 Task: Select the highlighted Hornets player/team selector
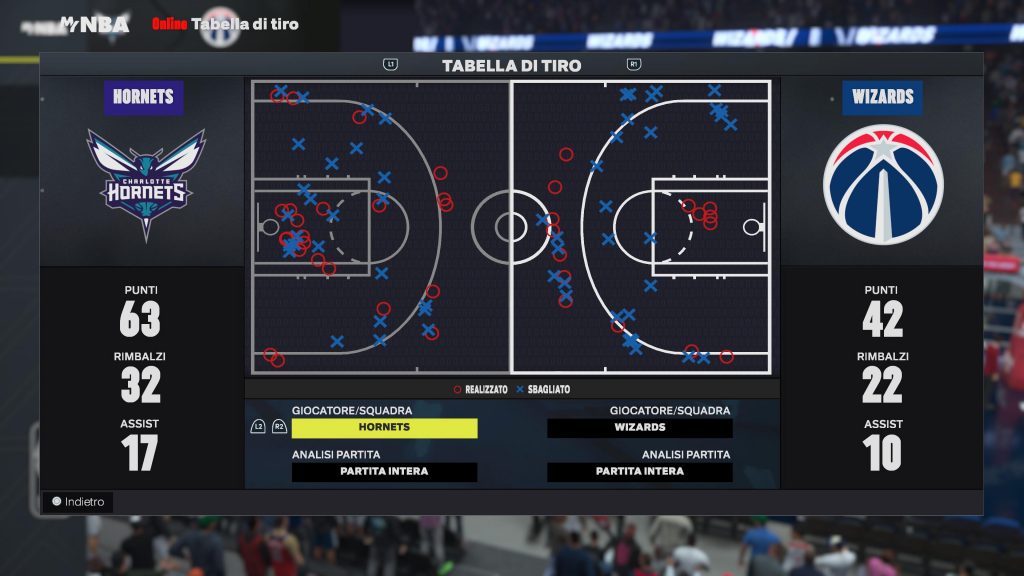click(x=384, y=428)
